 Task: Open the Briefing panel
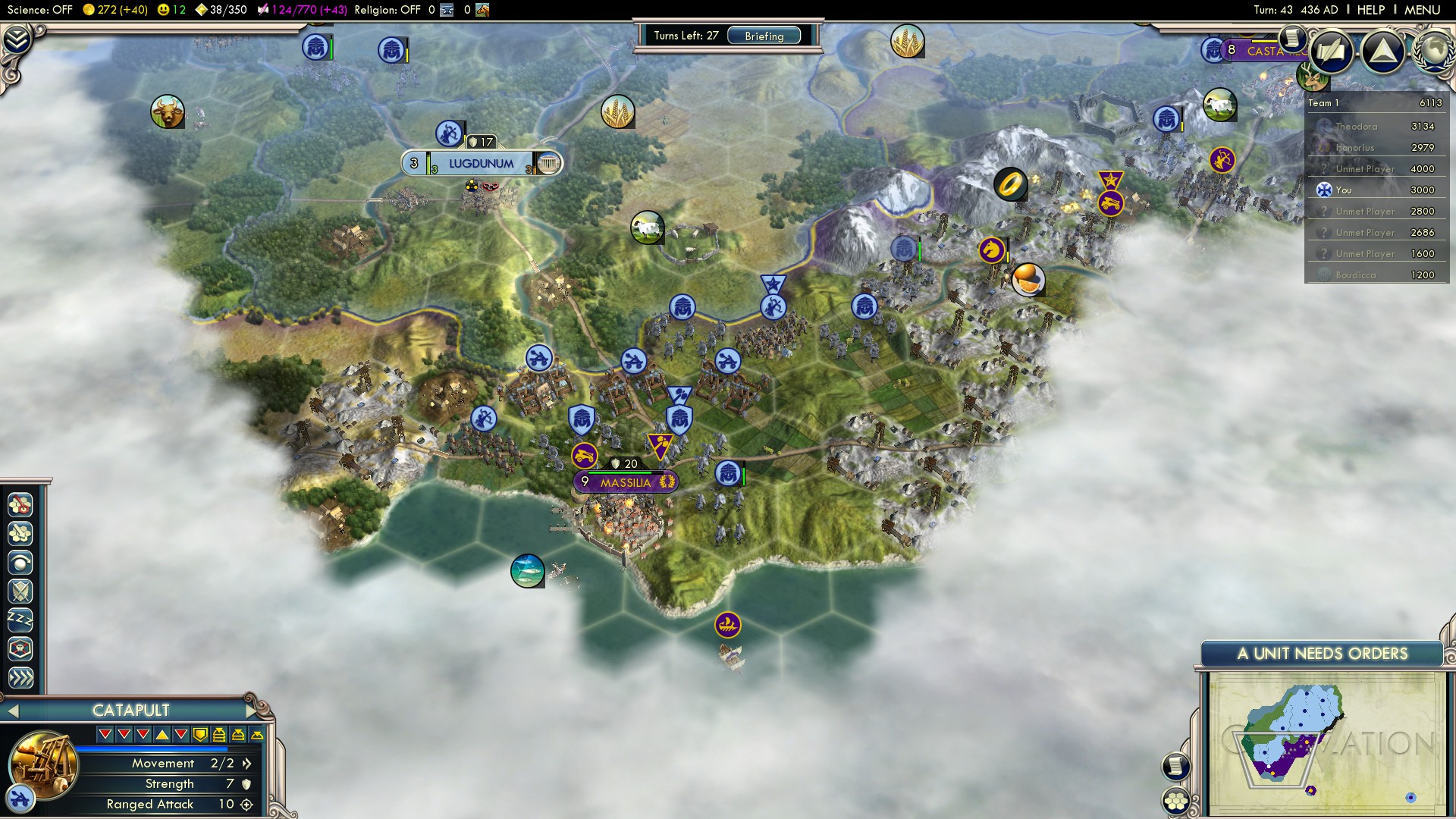coord(764,36)
